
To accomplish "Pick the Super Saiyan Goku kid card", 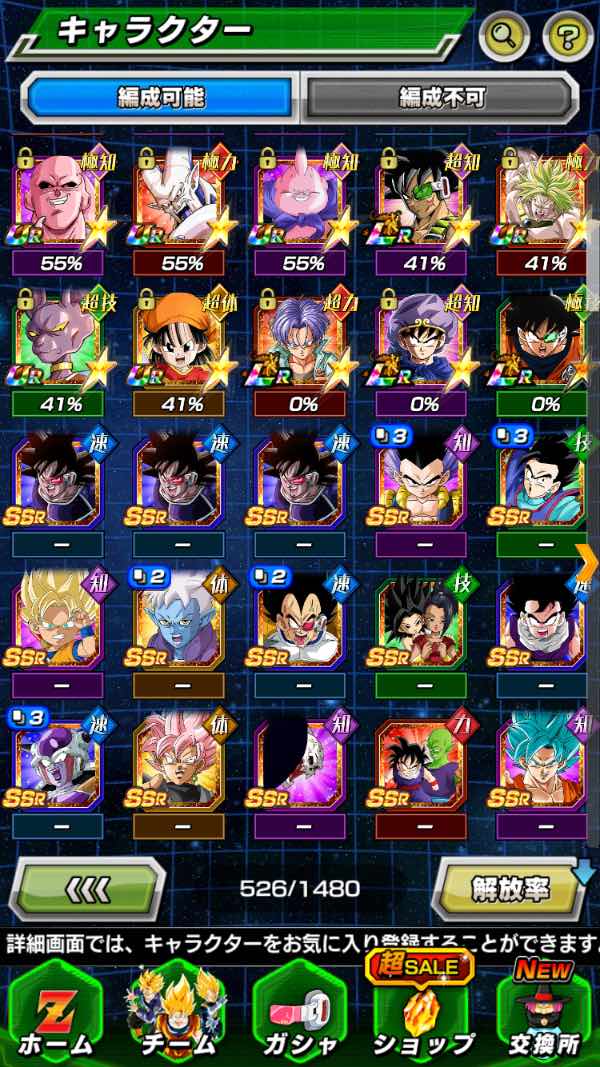I will (x=57, y=626).
